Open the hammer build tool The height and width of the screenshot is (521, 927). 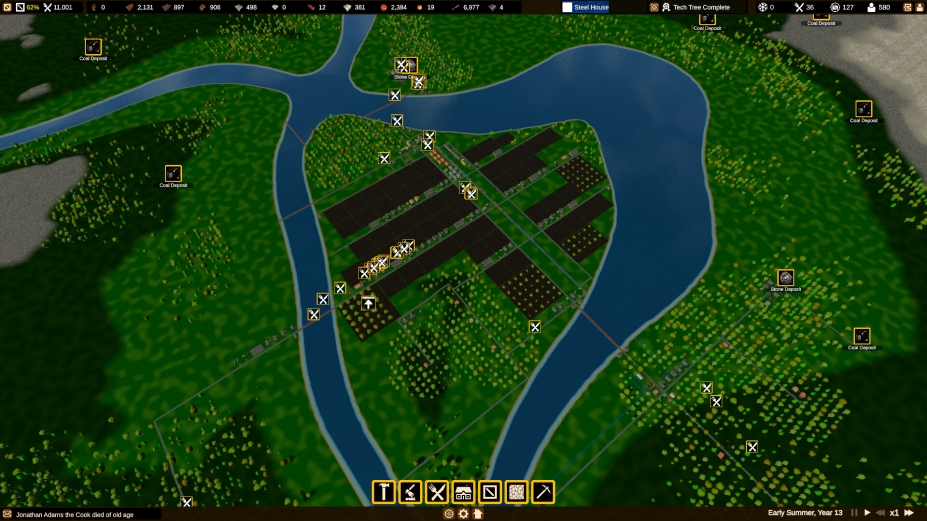click(x=383, y=492)
